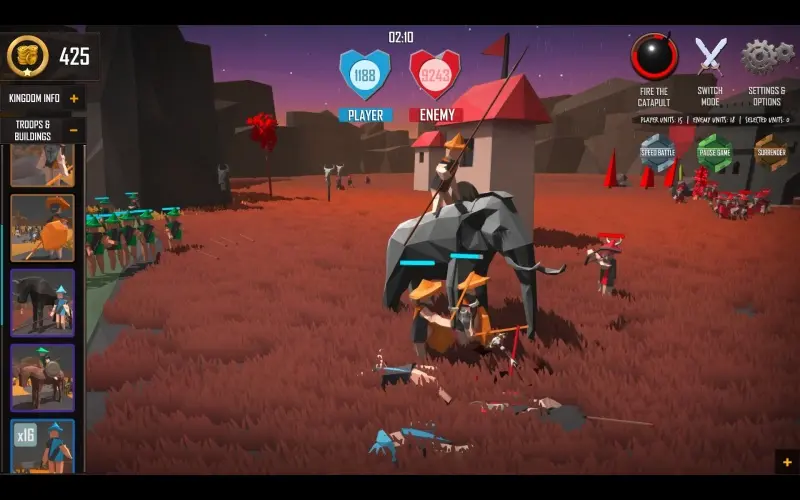Expand the Kingdom Info panel
The height and width of the screenshot is (500, 800).
(74, 98)
